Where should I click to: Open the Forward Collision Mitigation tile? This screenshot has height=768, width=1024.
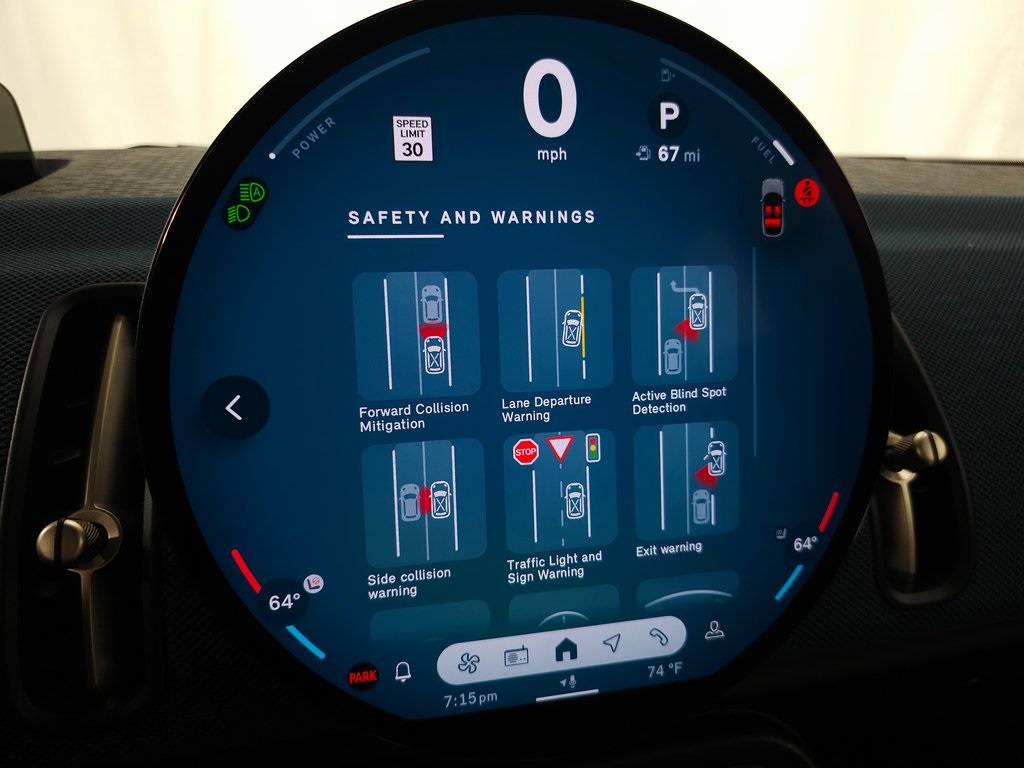pyautogui.click(x=416, y=337)
